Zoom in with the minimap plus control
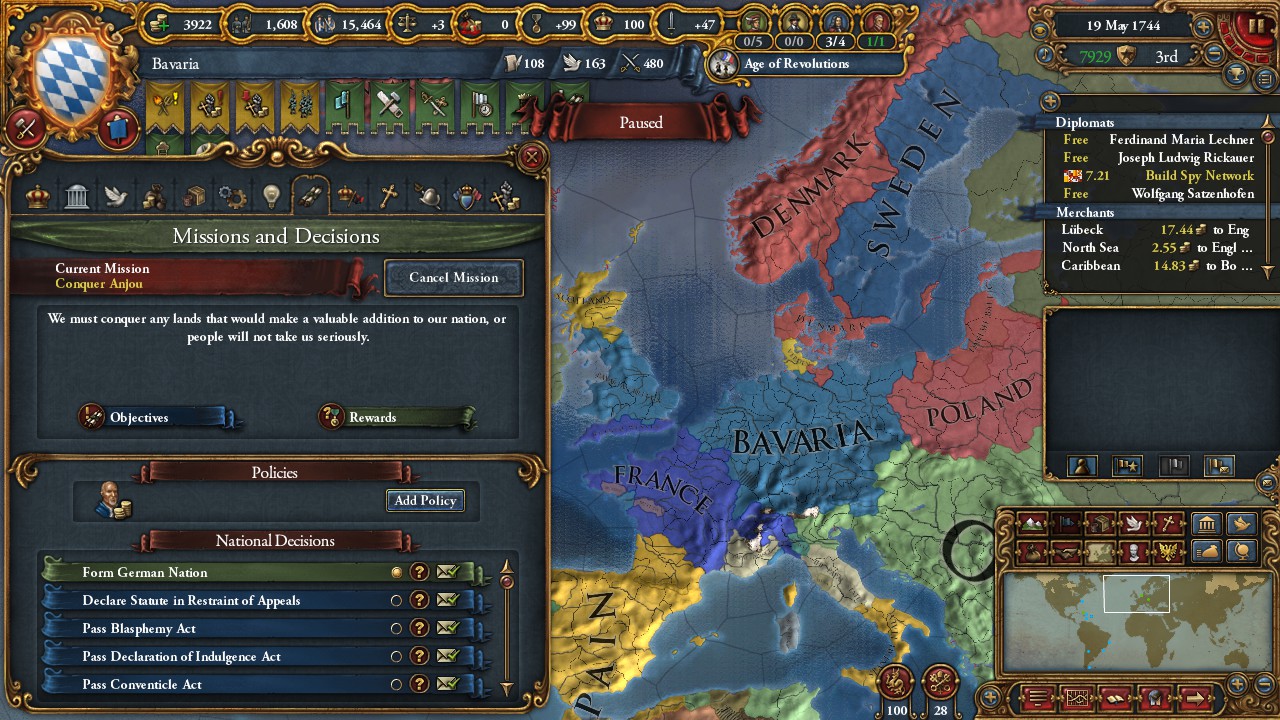 (x=1237, y=683)
